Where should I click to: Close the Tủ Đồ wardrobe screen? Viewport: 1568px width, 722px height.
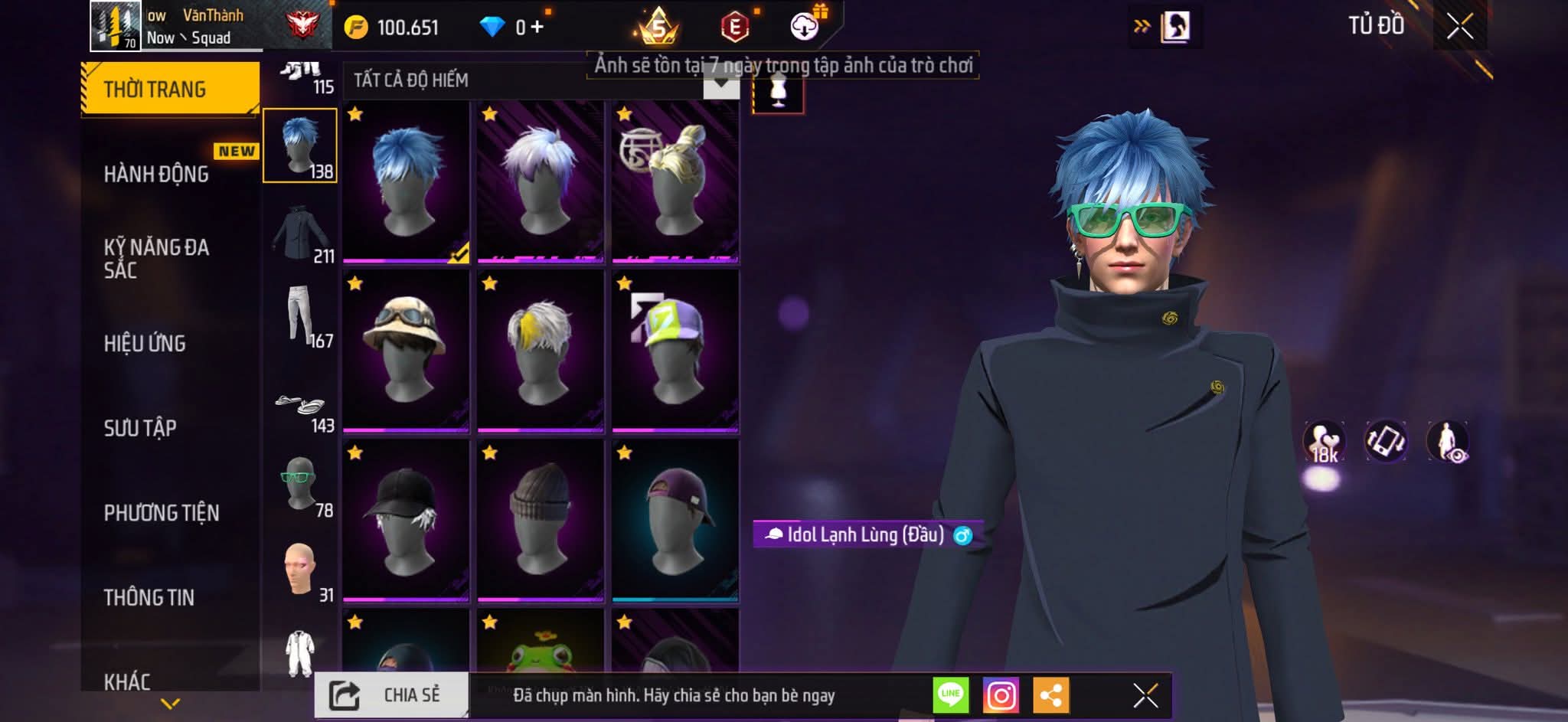click(1459, 27)
